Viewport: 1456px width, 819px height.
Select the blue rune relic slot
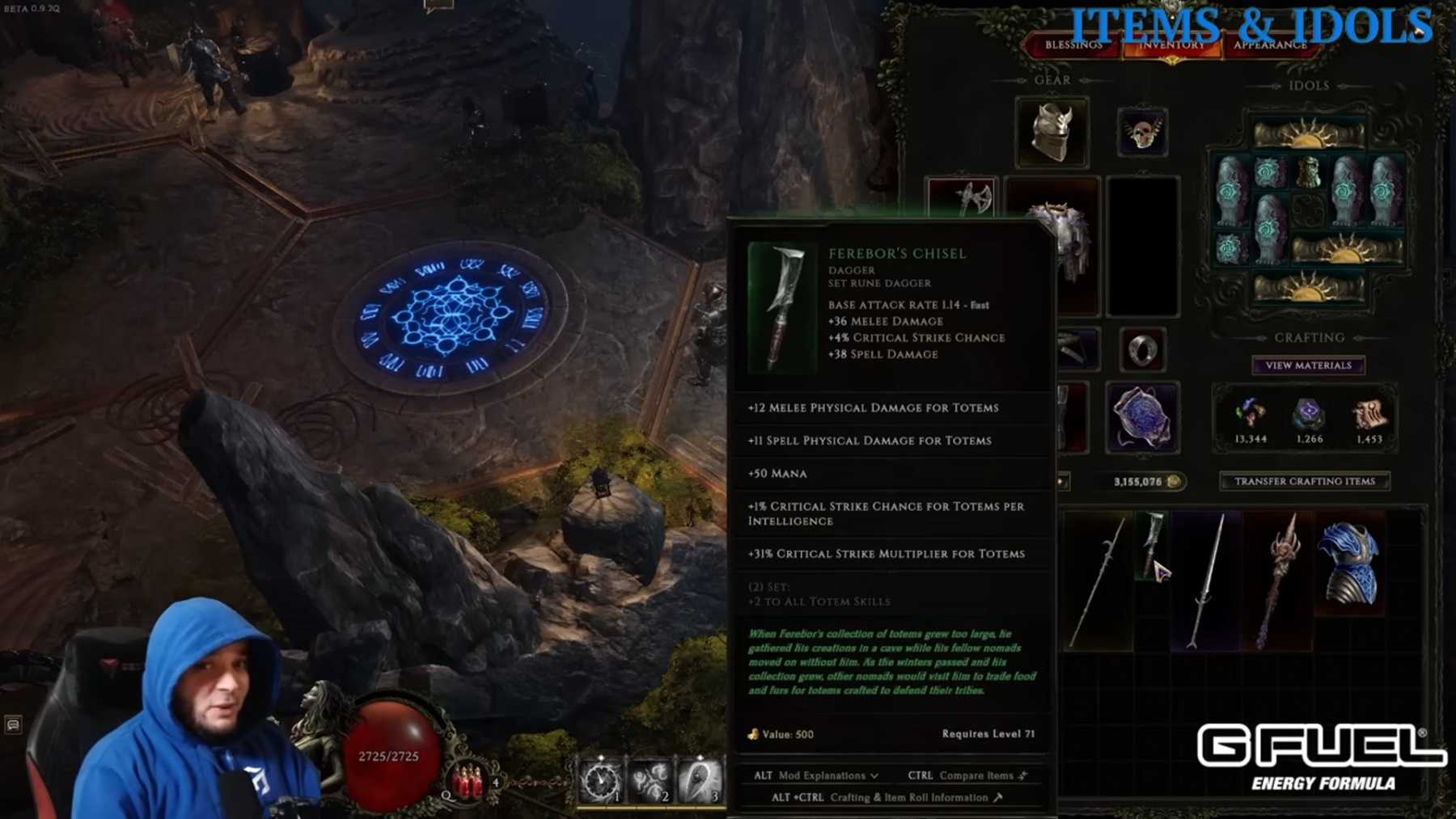[x=1141, y=417]
